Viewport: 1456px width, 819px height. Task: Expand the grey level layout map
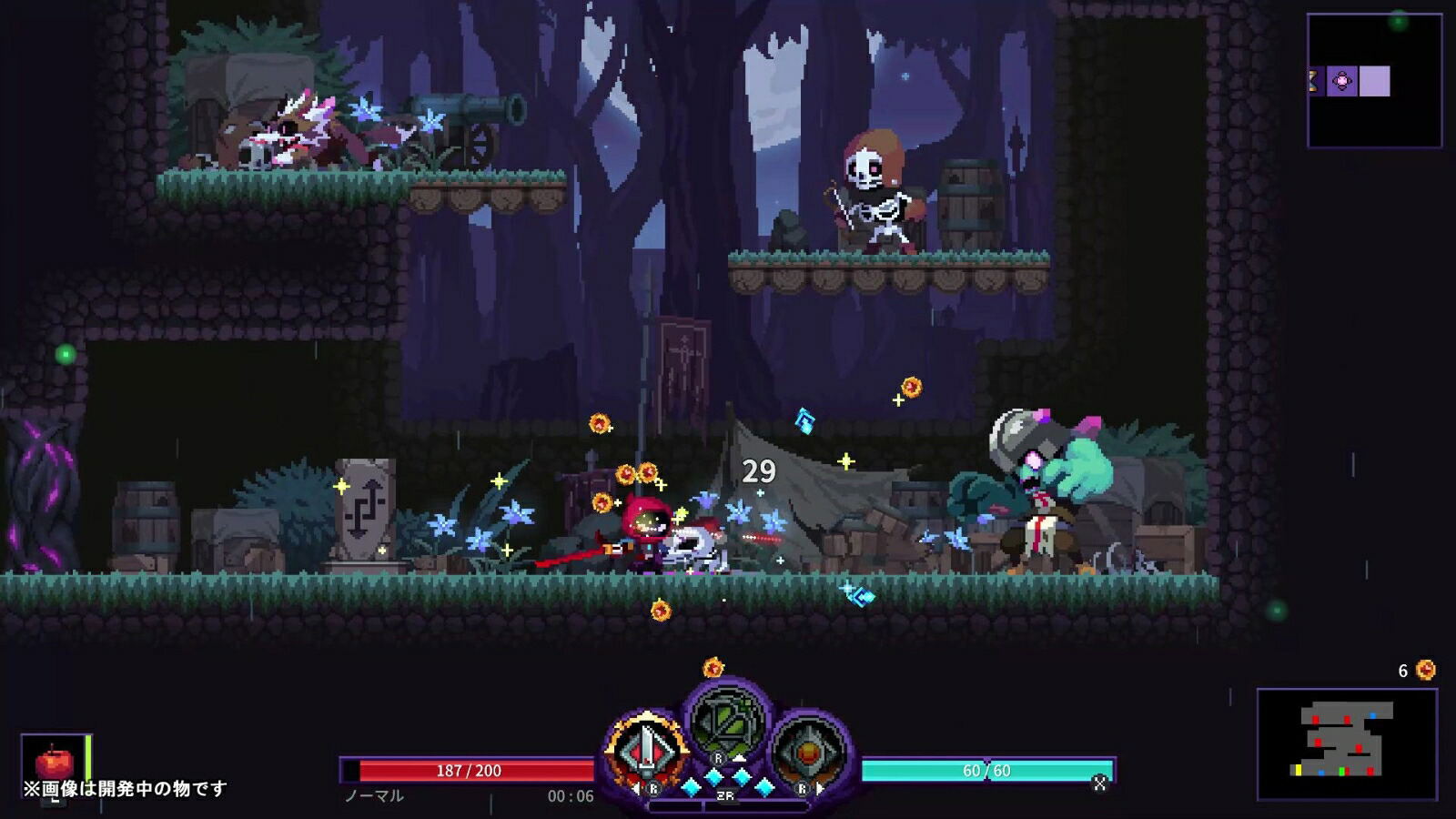[x=1347, y=743]
